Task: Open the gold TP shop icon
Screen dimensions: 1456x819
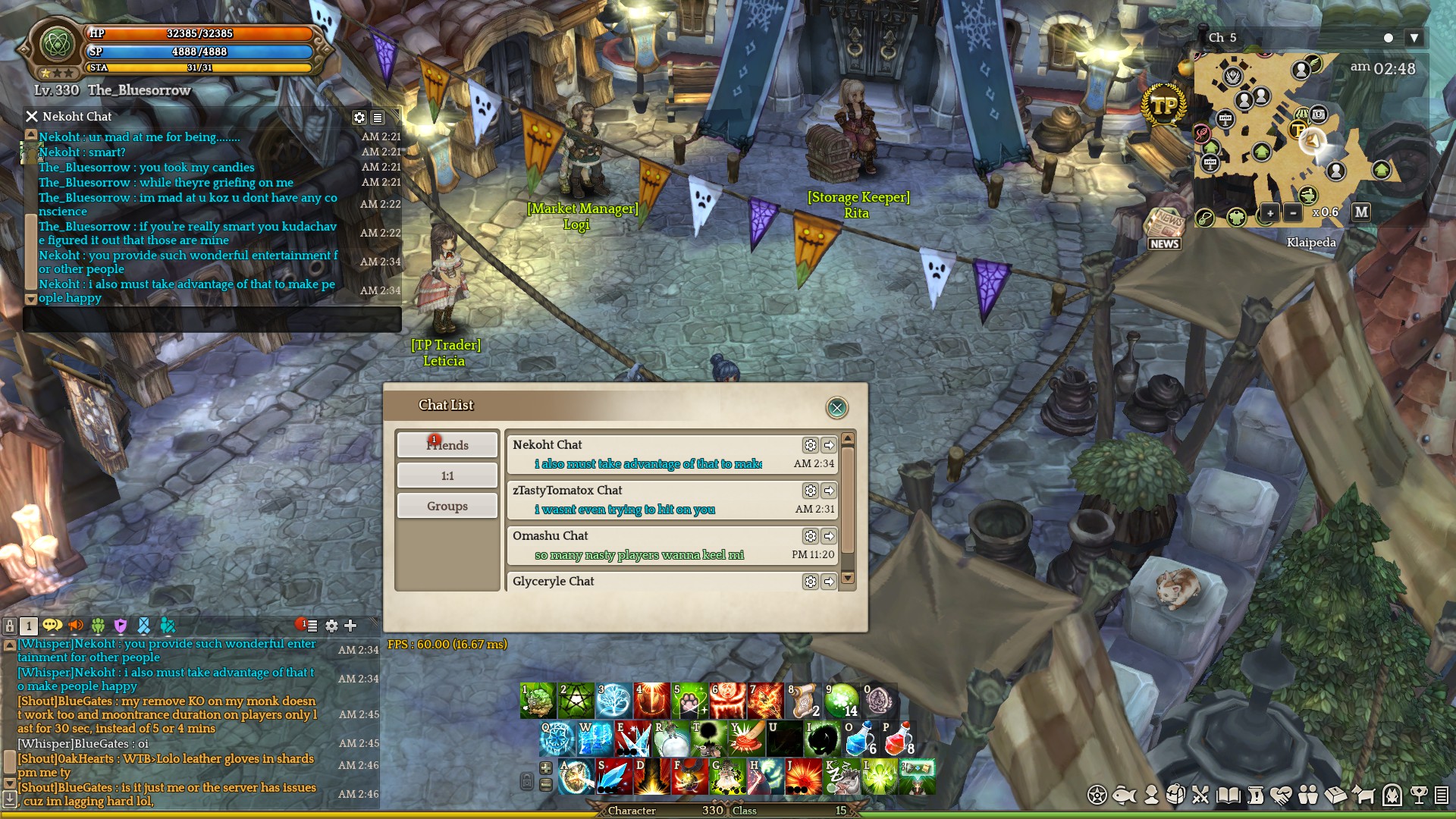Action: (x=1164, y=106)
